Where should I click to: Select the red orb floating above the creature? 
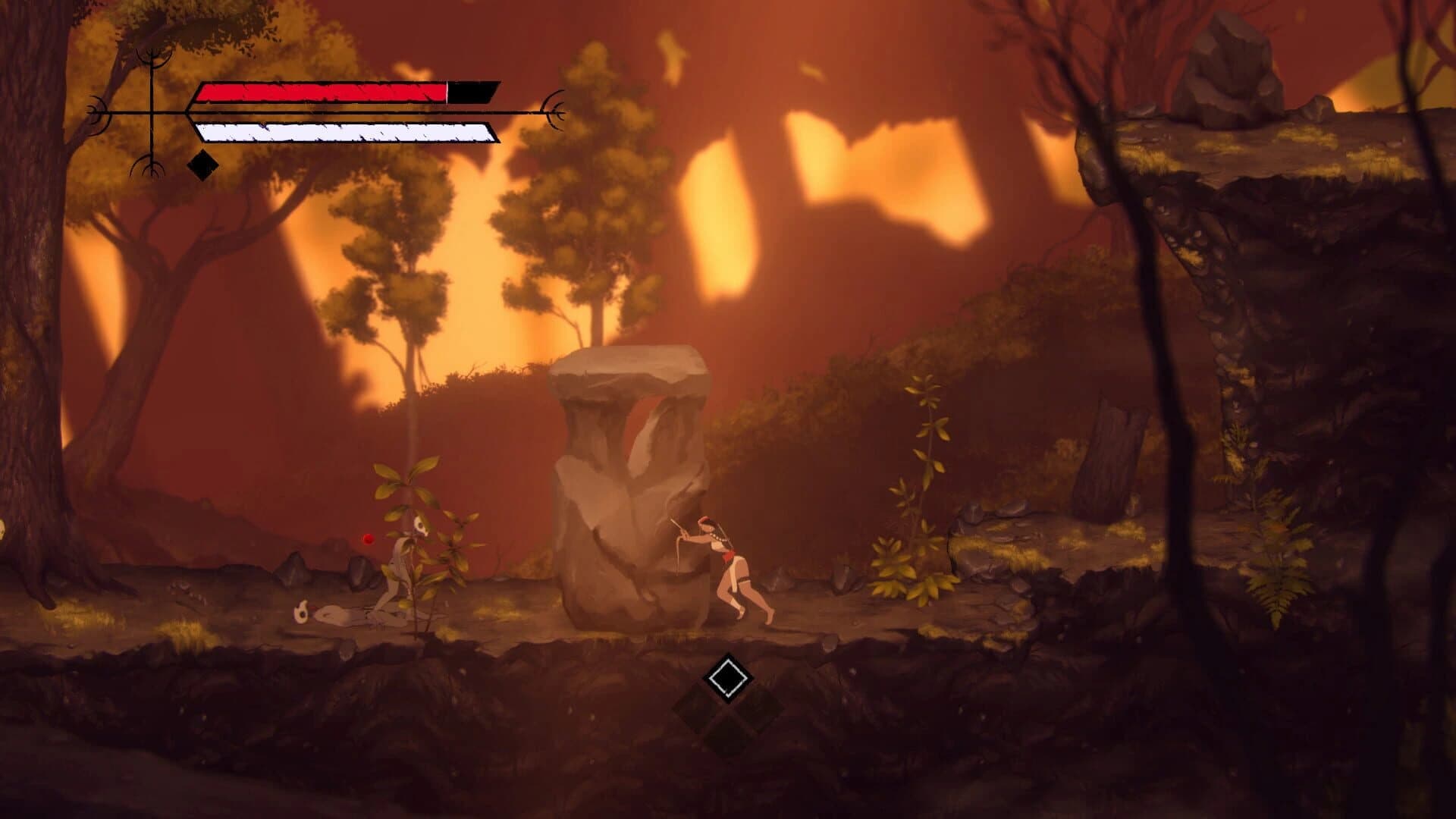(x=367, y=538)
